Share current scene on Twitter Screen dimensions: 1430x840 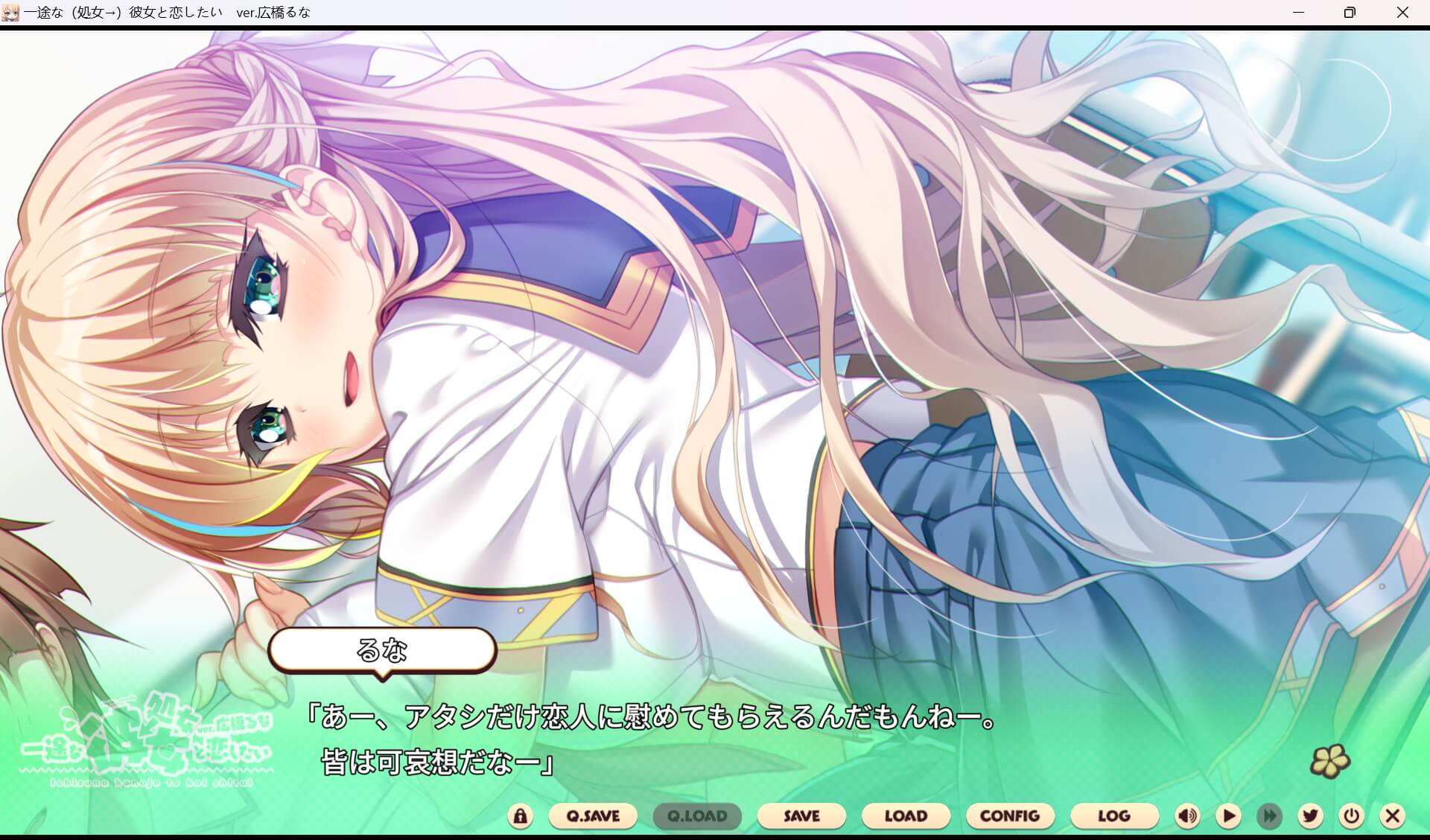pos(1311,816)
